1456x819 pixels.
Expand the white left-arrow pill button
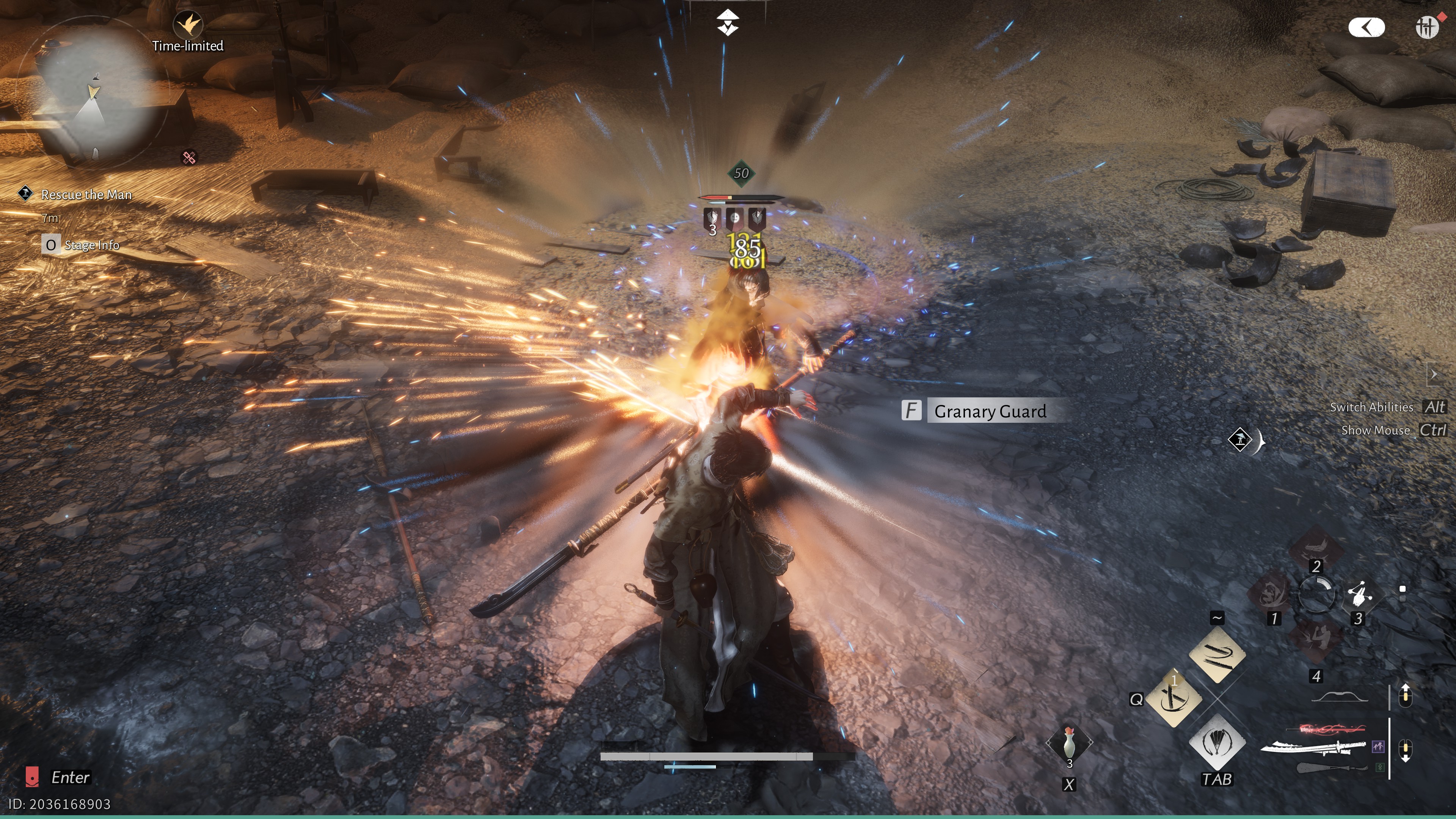(x=1366, y=27)
